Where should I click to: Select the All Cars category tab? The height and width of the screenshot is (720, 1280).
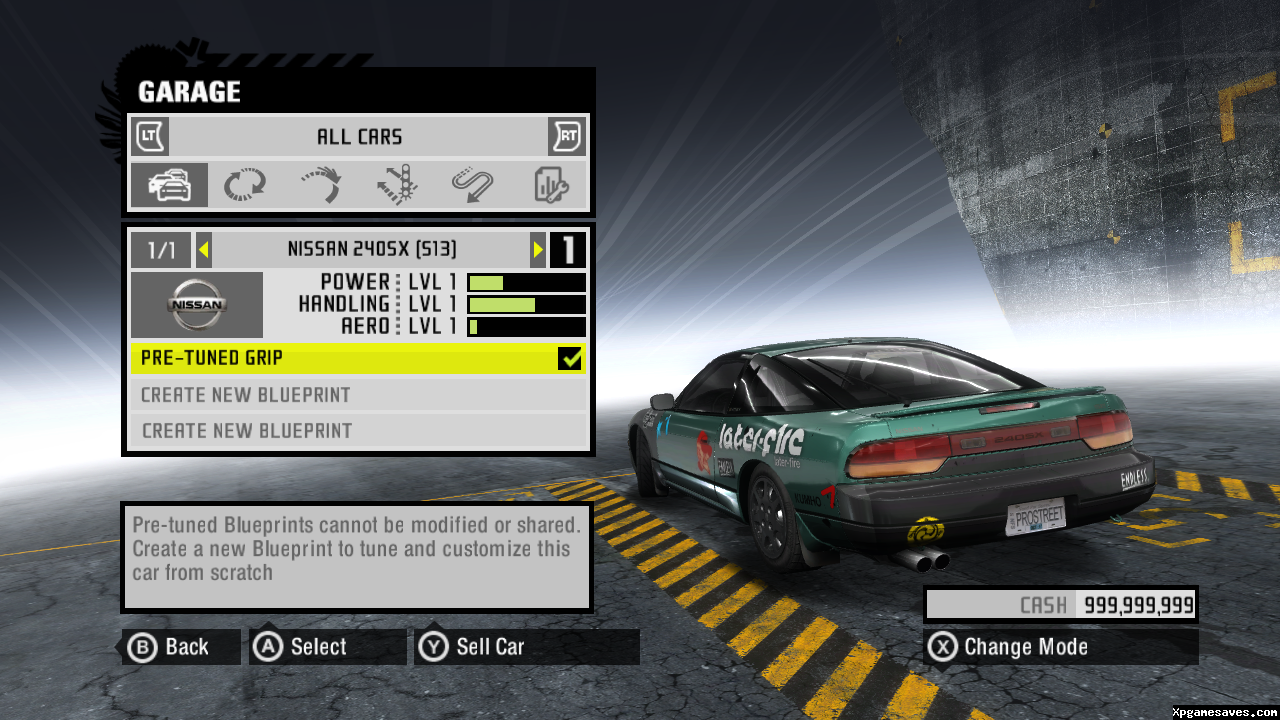(x=169, y=185)
